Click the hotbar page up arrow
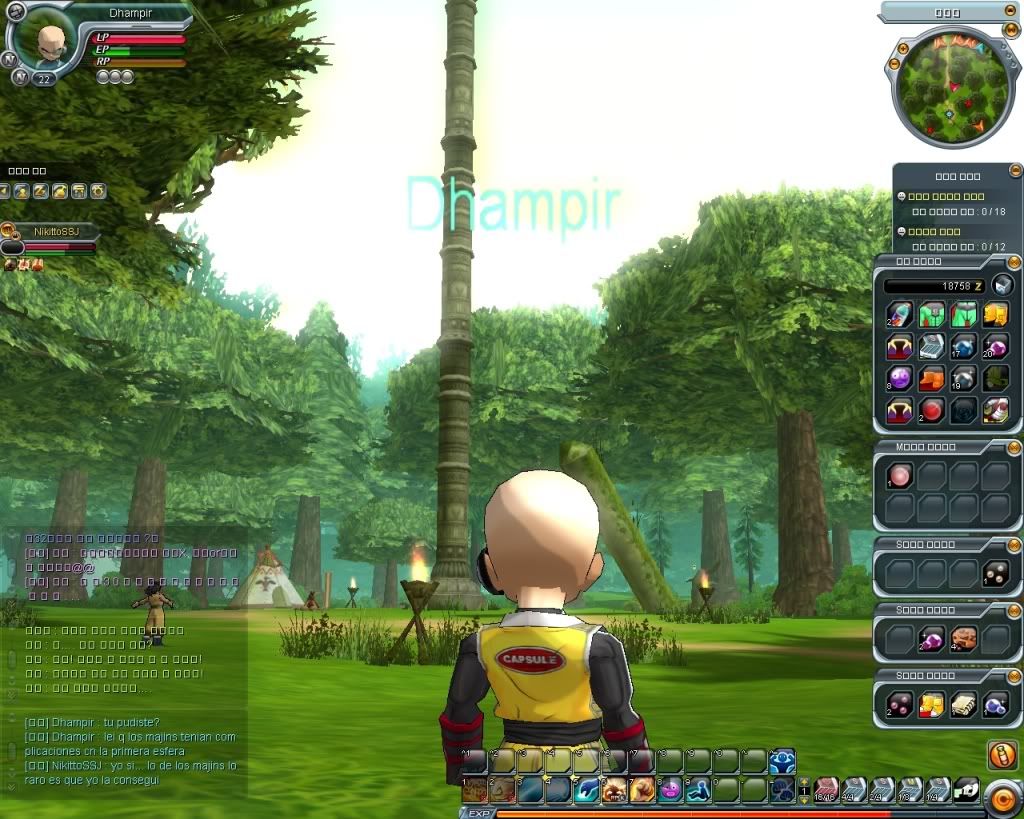 click(802, 782)
